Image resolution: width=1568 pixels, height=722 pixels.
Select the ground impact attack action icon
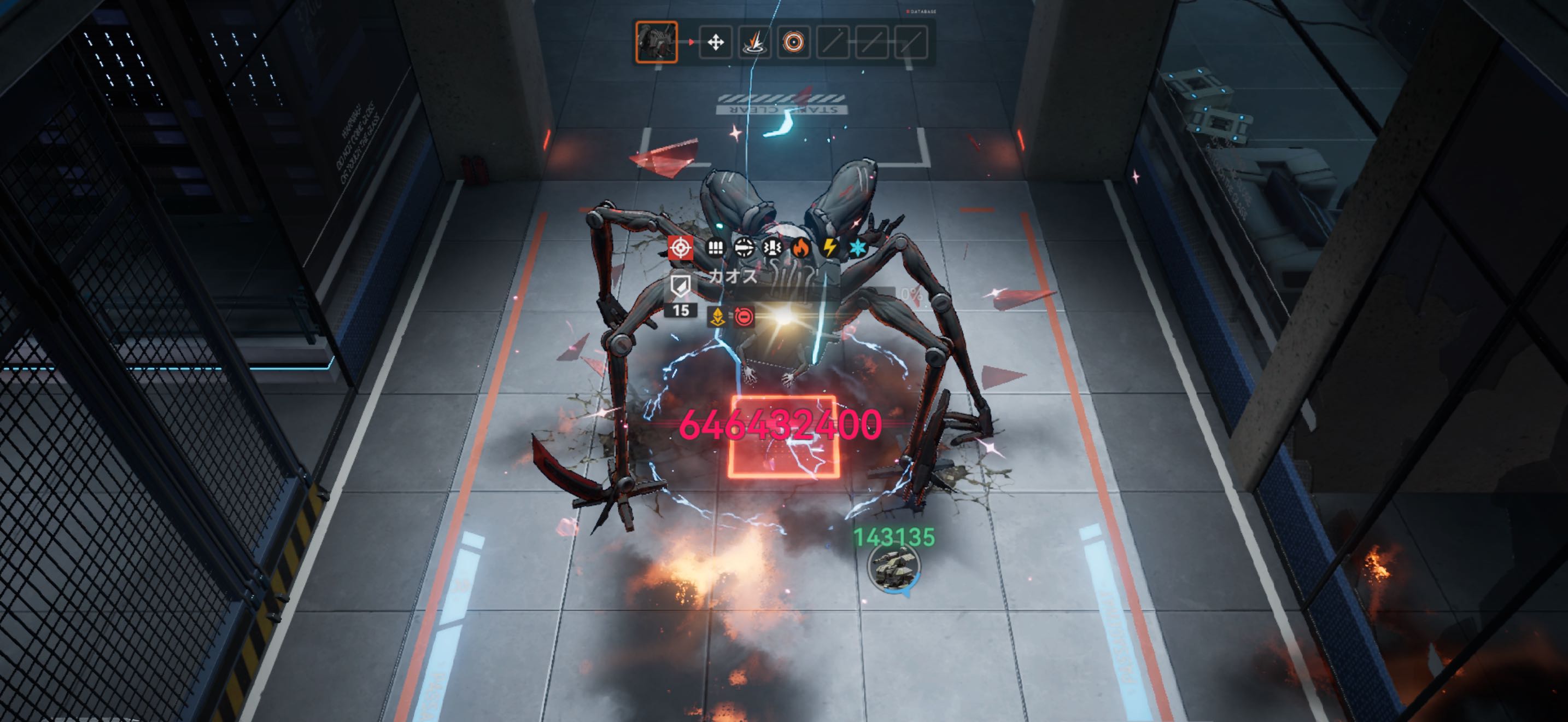click(x=754, y=43)
